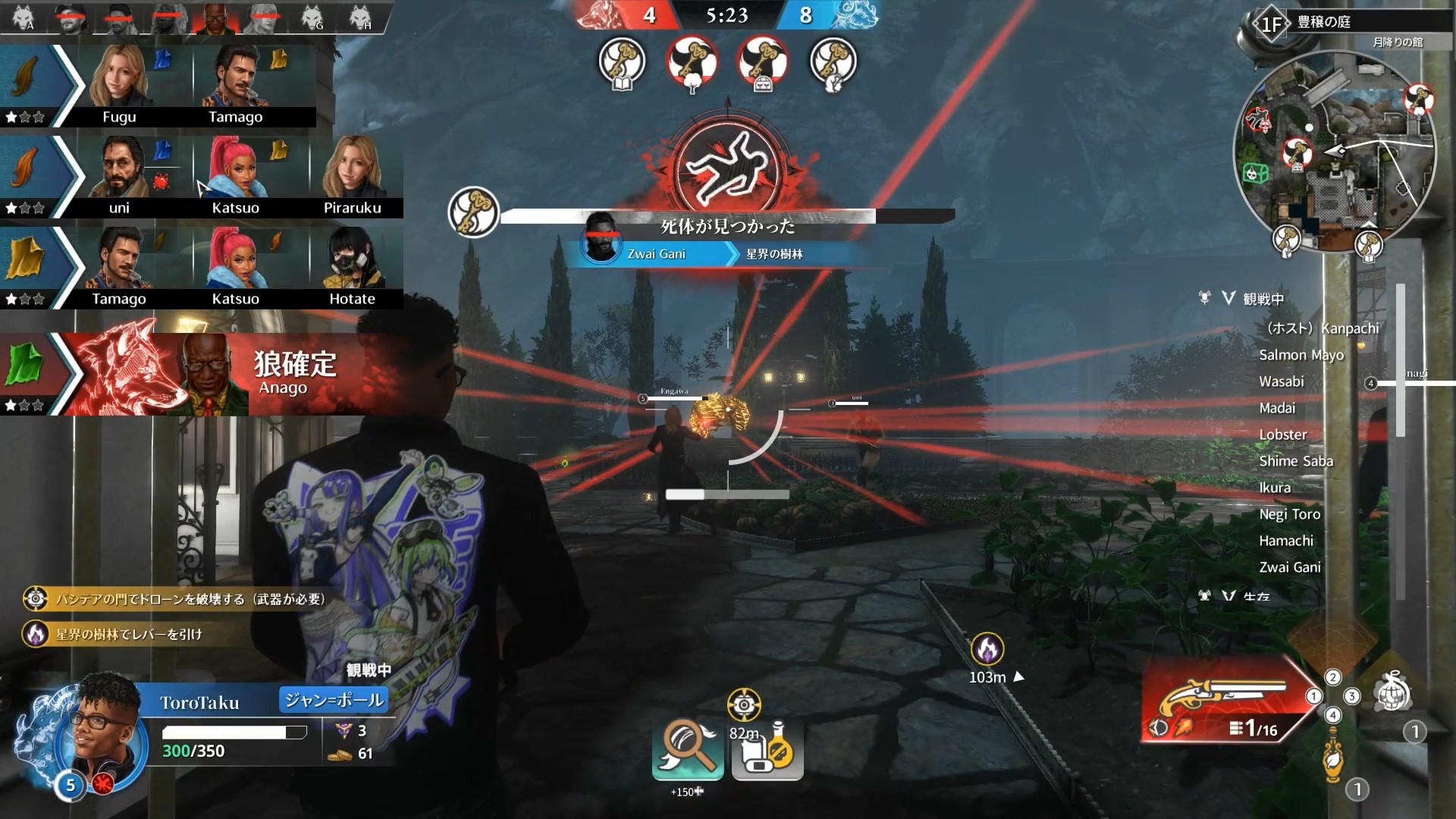Open the circular minimap

point(1339,152)
